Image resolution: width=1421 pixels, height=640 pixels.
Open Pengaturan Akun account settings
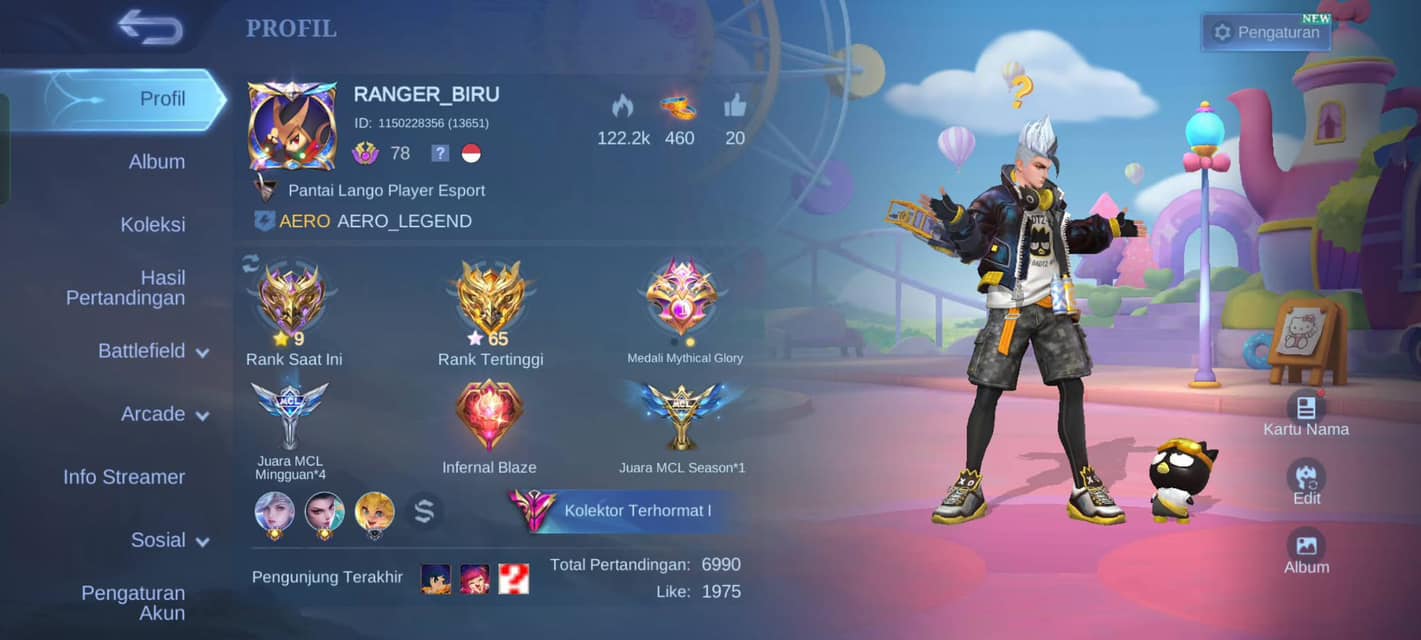tap(132, 603)
